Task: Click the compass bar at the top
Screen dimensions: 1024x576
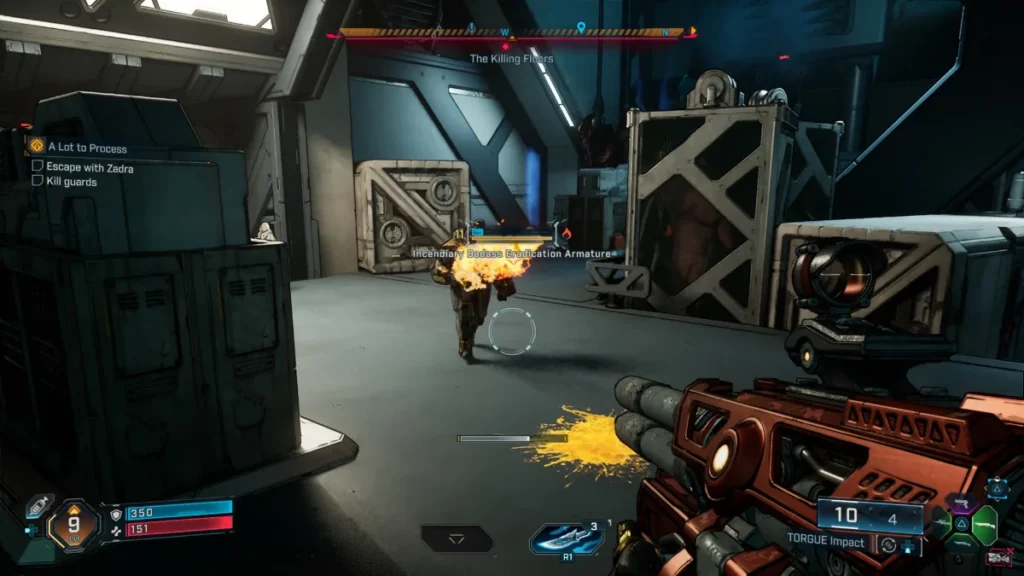Action: [x=512, y=33]
